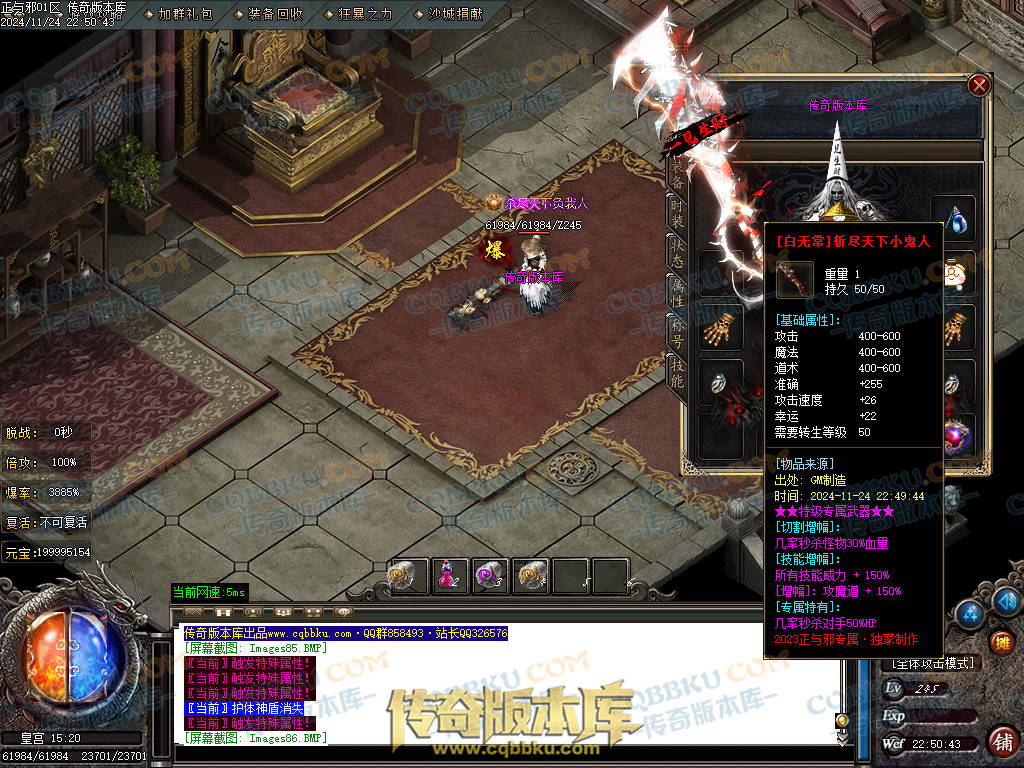Use the gold scroll in hotbar slot 1
Image resolution: width=1024 pixels, height=768 pixels.
click(x=408, y=575)
